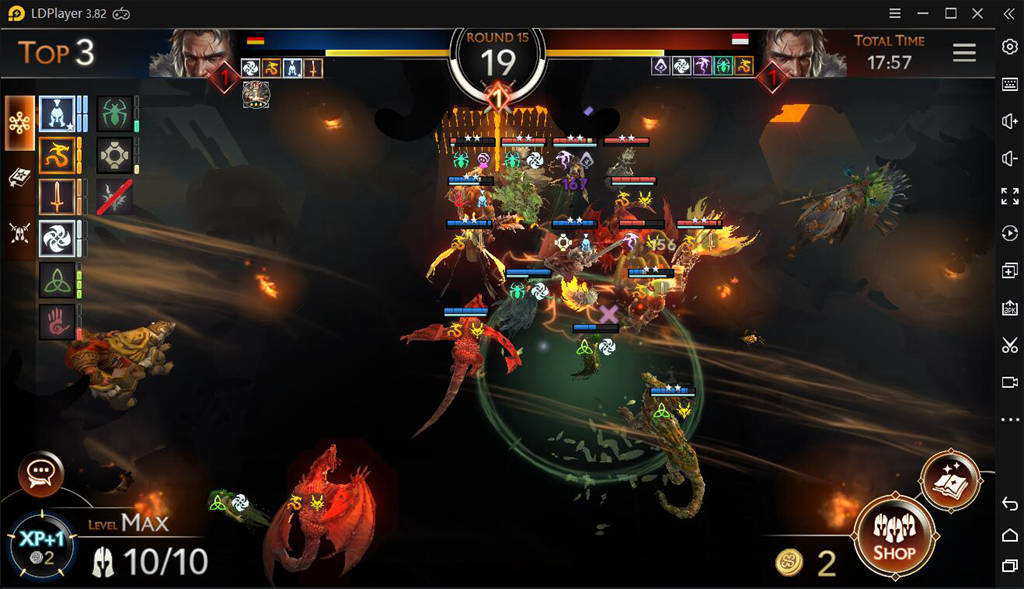Minimize the LDPlayer window

tap(922, 13)
